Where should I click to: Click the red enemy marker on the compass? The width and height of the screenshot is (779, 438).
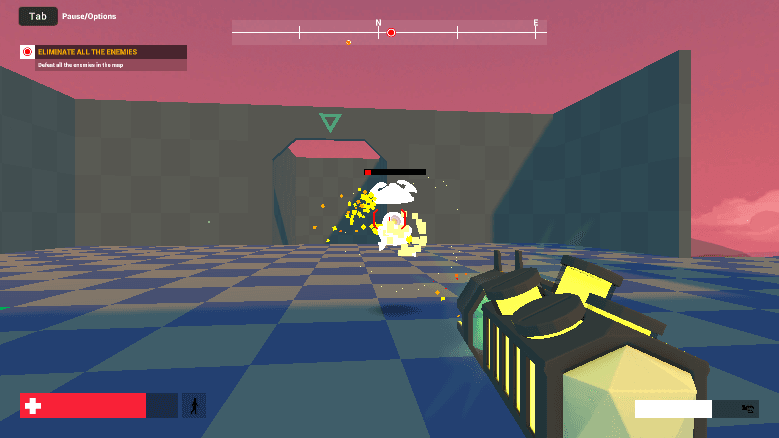pos(391,33)
